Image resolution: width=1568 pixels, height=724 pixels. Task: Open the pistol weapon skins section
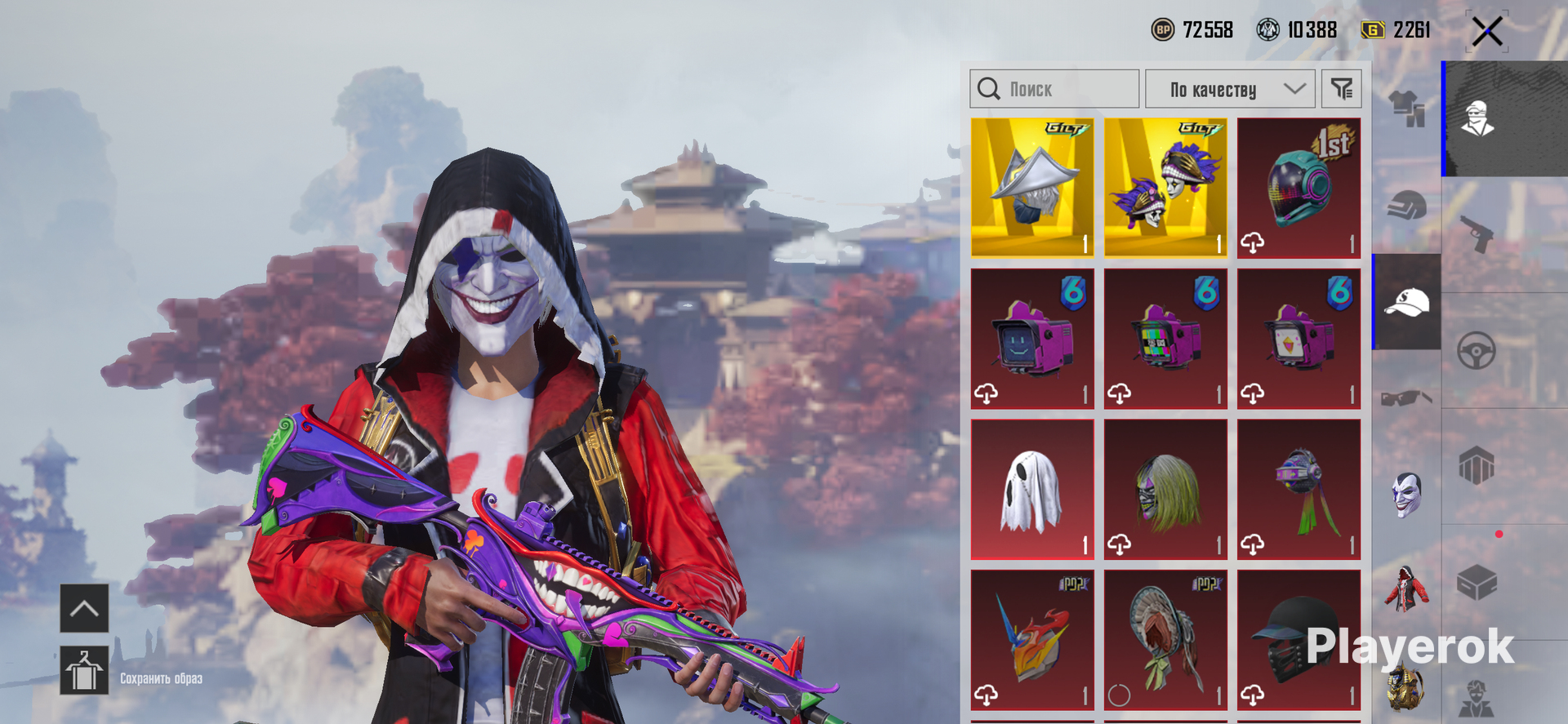1476,233
